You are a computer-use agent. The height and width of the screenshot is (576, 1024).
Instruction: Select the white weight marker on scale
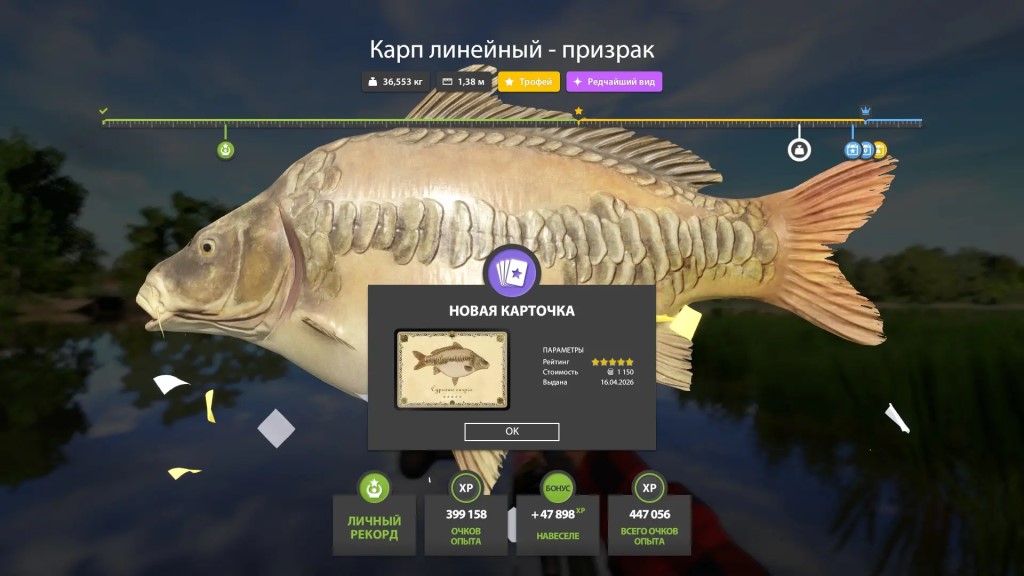799,150
